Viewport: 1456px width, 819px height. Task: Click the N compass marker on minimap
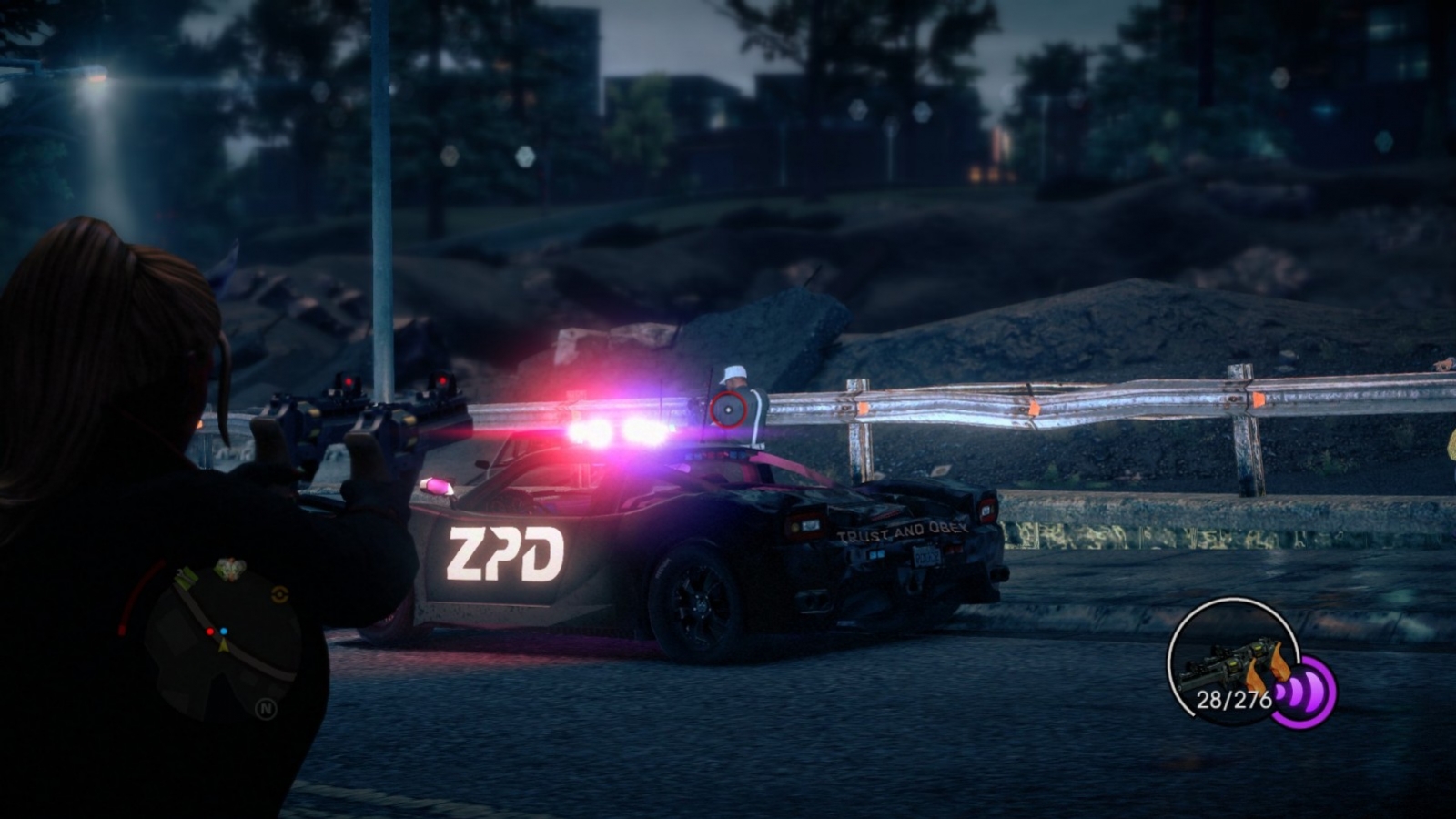click(267, 707)
